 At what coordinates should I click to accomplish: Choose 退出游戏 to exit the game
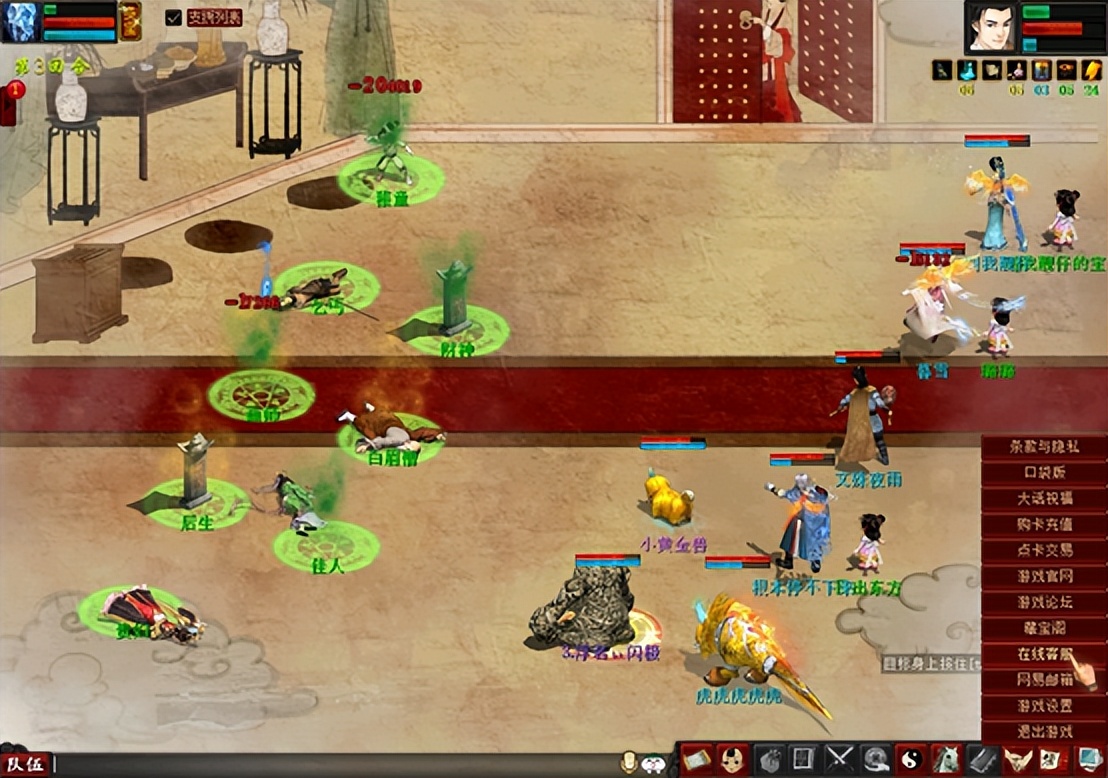pos(1044,731)
